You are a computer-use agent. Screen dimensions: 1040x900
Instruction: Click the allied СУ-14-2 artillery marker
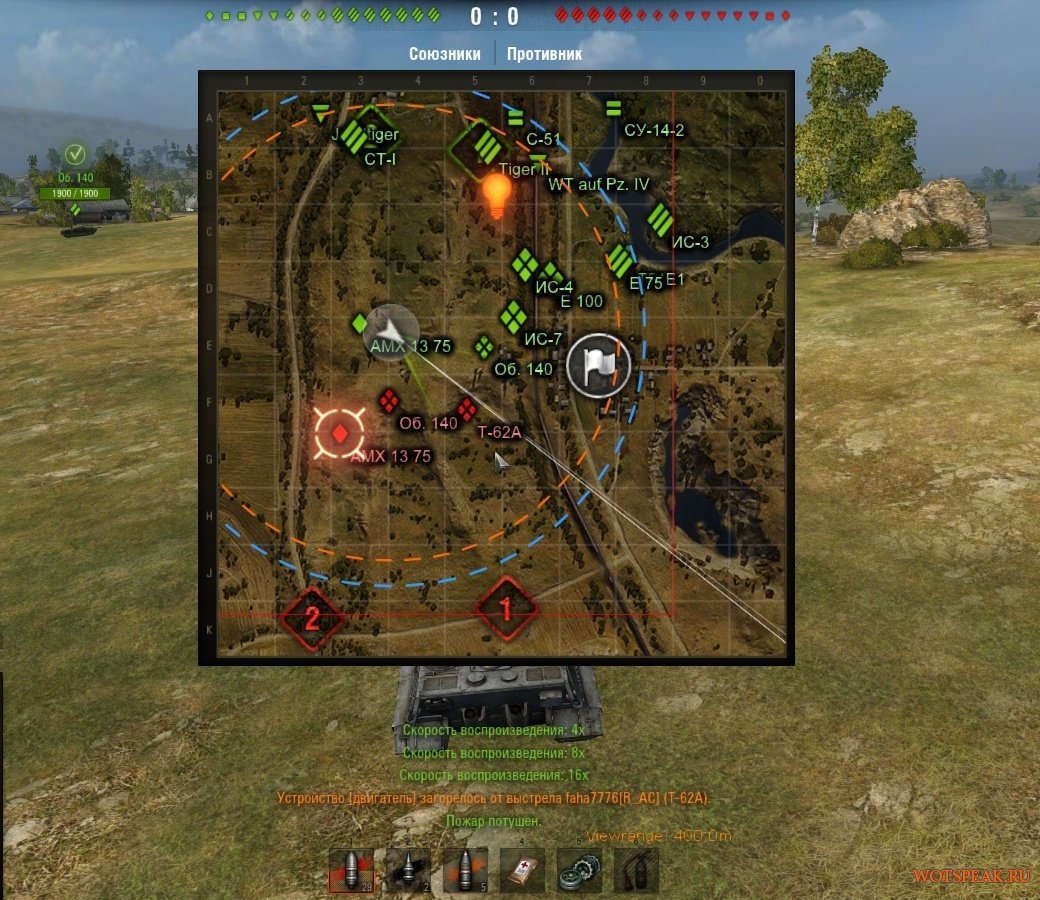point(614,107)
